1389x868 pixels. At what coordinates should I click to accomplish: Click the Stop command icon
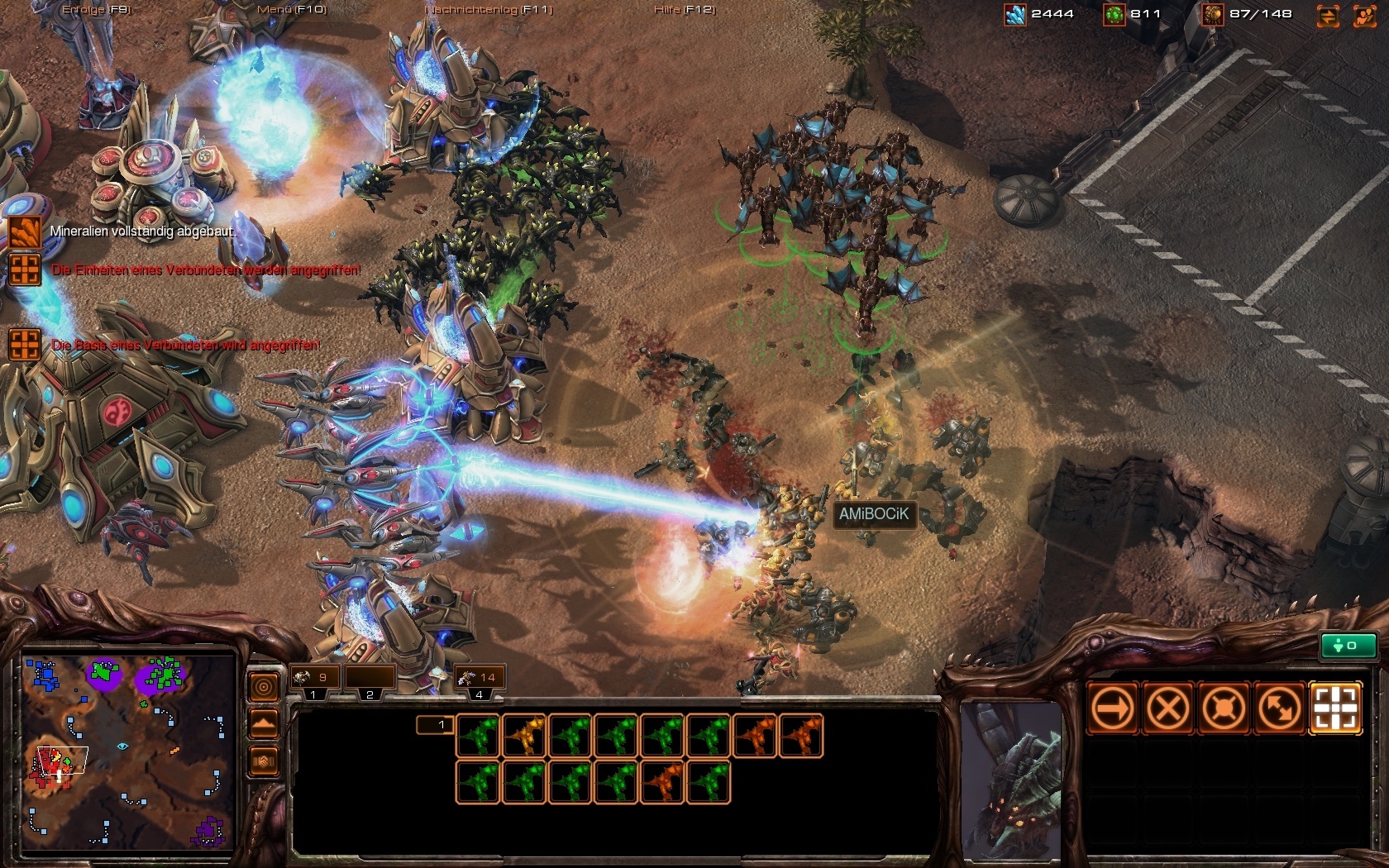point(1168,708)
